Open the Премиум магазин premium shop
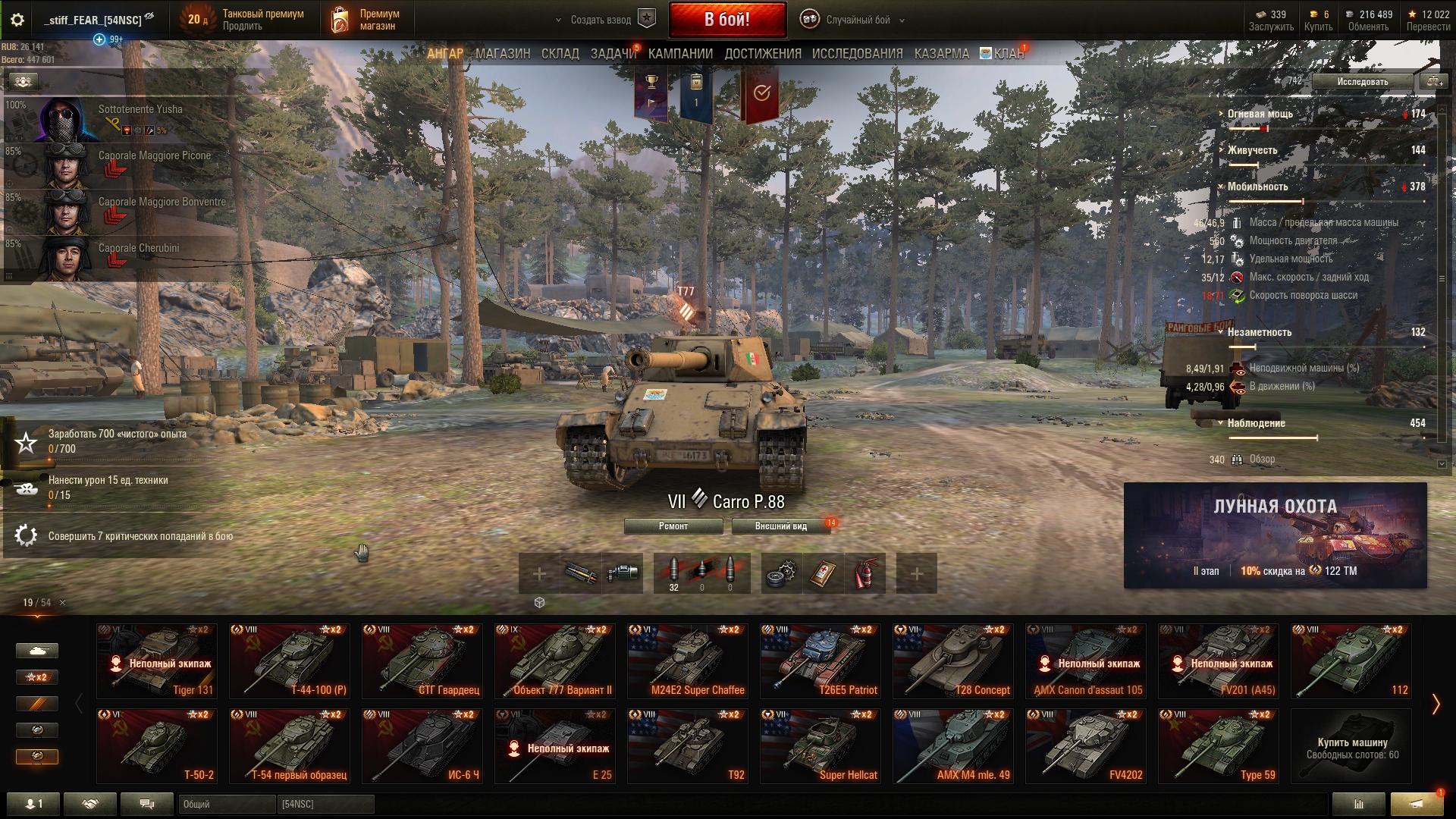The width and height of the screenshot is (1456, 819). (365, 20)
